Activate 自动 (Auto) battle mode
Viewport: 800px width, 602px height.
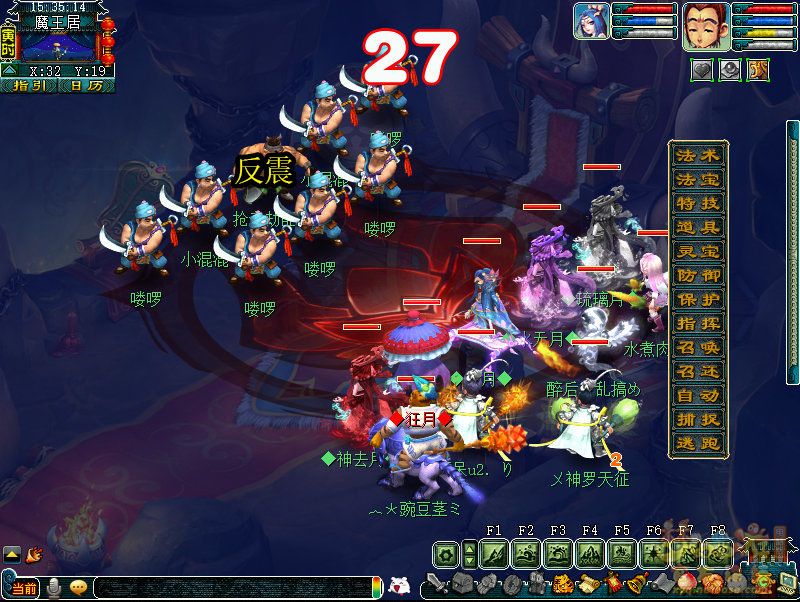coord(698,396)
